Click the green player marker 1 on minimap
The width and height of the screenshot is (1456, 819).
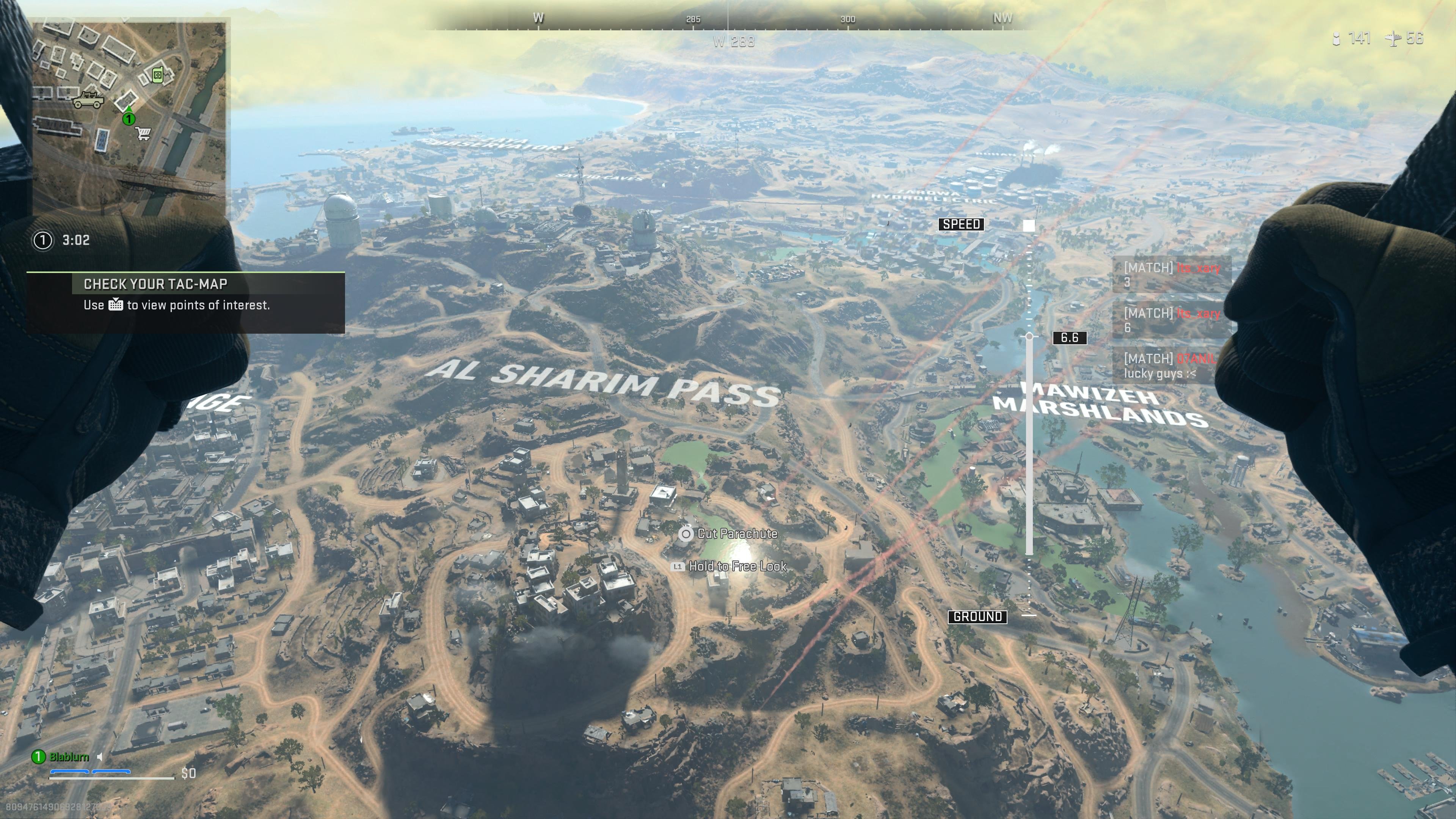click(129, 119)
